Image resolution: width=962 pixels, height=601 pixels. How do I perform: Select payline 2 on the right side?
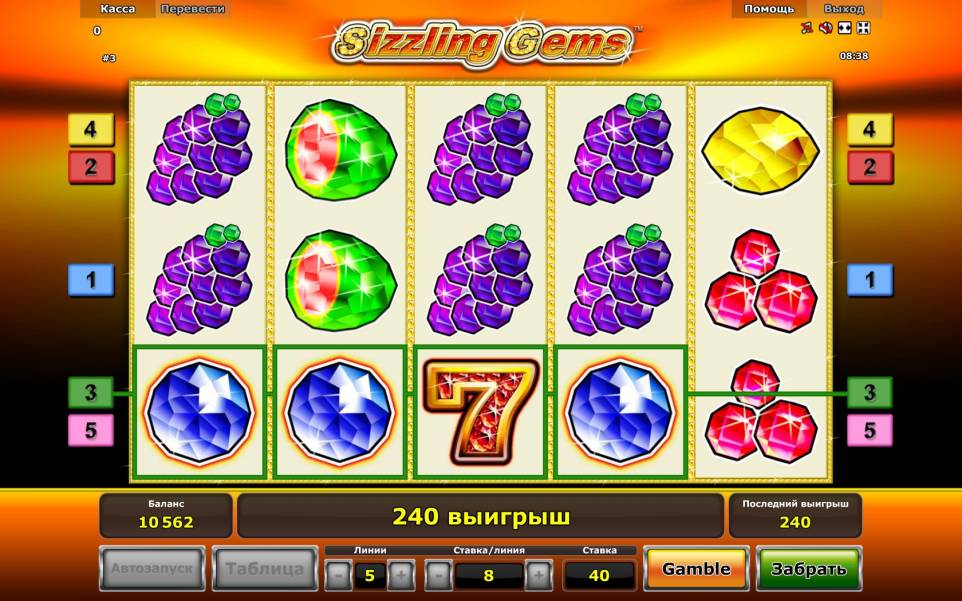point(870,167)
